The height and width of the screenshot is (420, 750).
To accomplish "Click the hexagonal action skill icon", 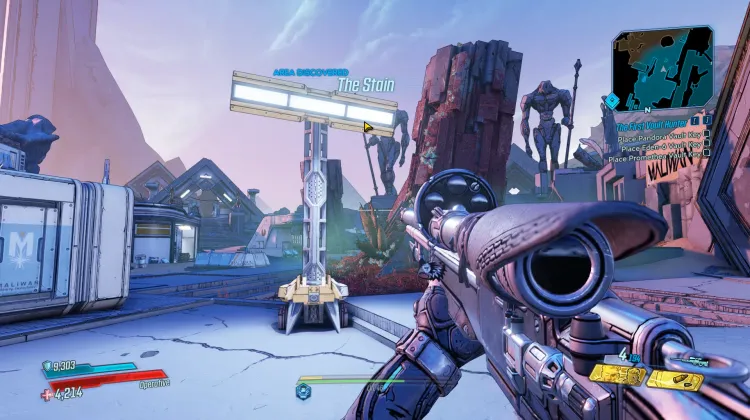I will coord(303,390).
